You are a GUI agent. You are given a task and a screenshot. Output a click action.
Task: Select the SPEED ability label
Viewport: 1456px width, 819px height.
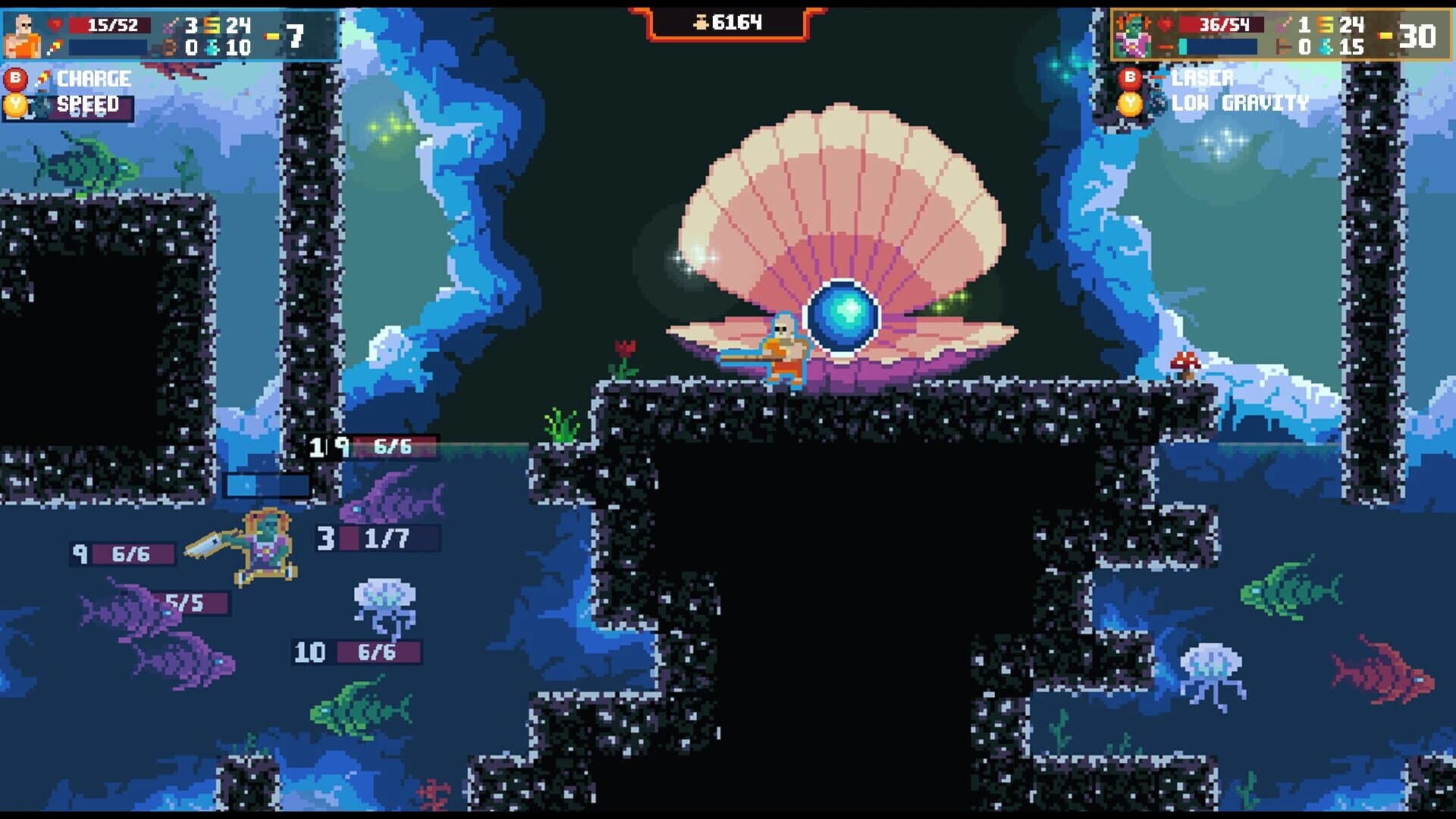pyautogui.click(x=89, y=105)
